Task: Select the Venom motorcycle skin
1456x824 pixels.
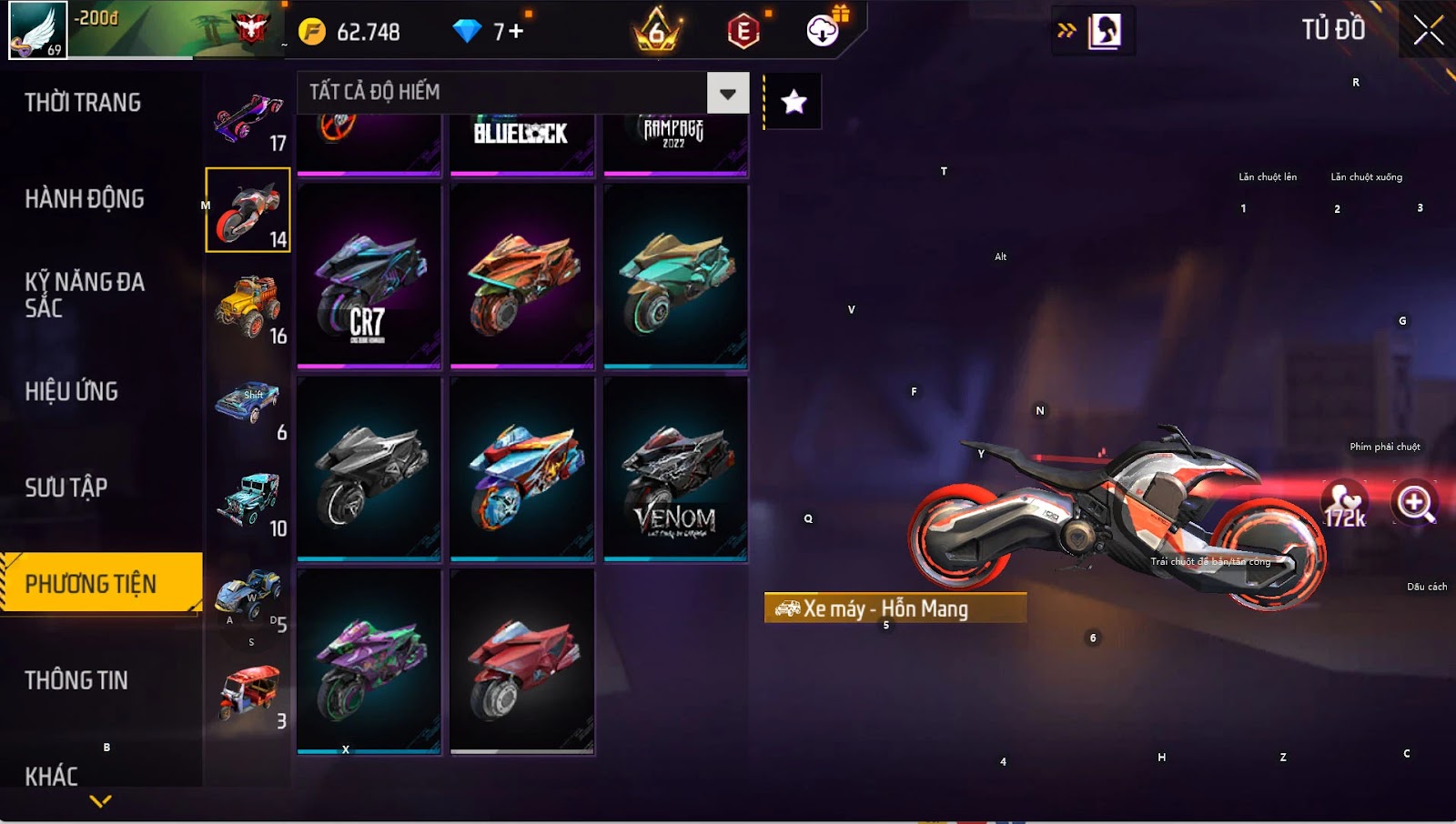Action: coord(675,469)
